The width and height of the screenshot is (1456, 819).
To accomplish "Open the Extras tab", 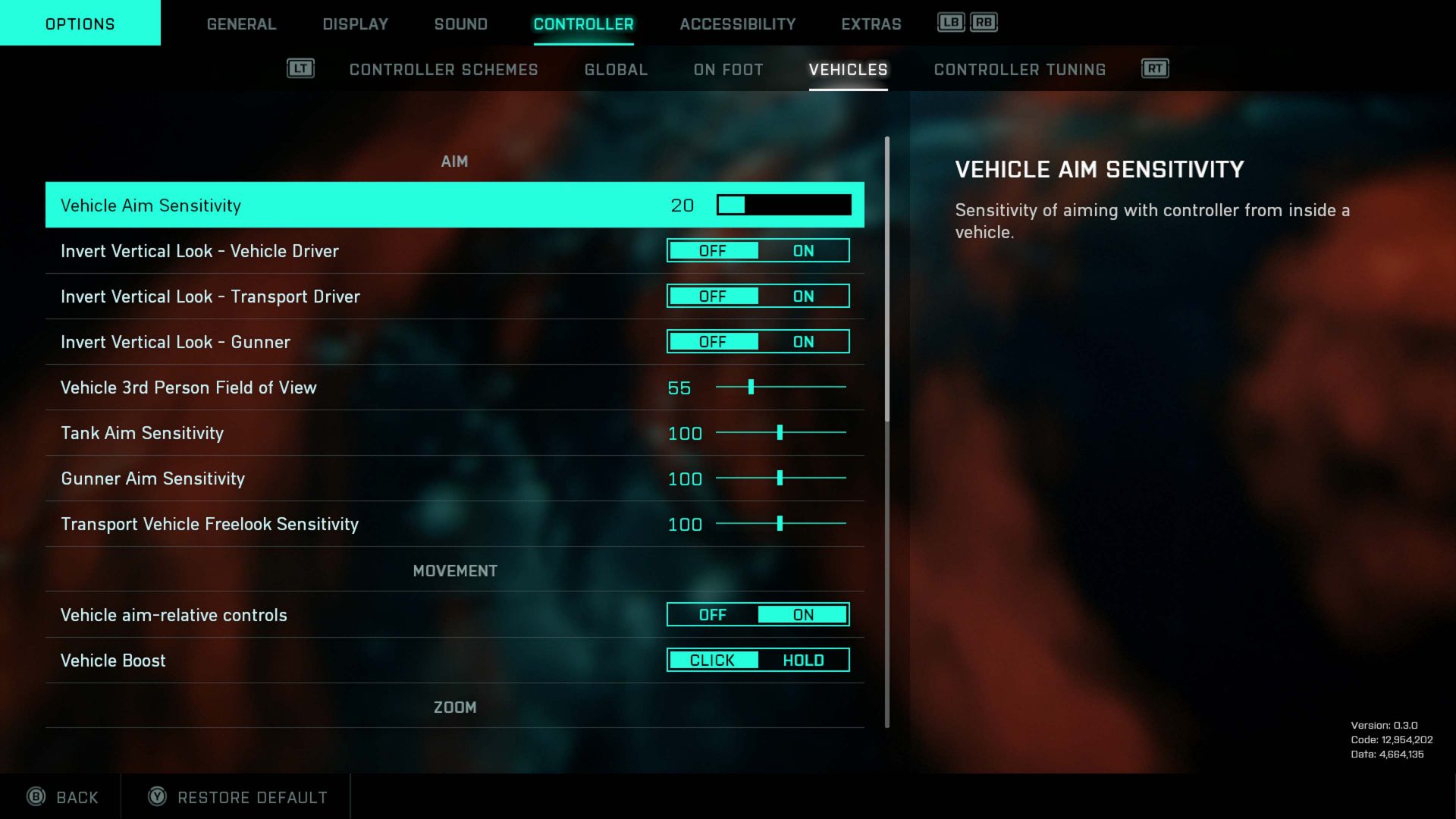I will point(871,24).
